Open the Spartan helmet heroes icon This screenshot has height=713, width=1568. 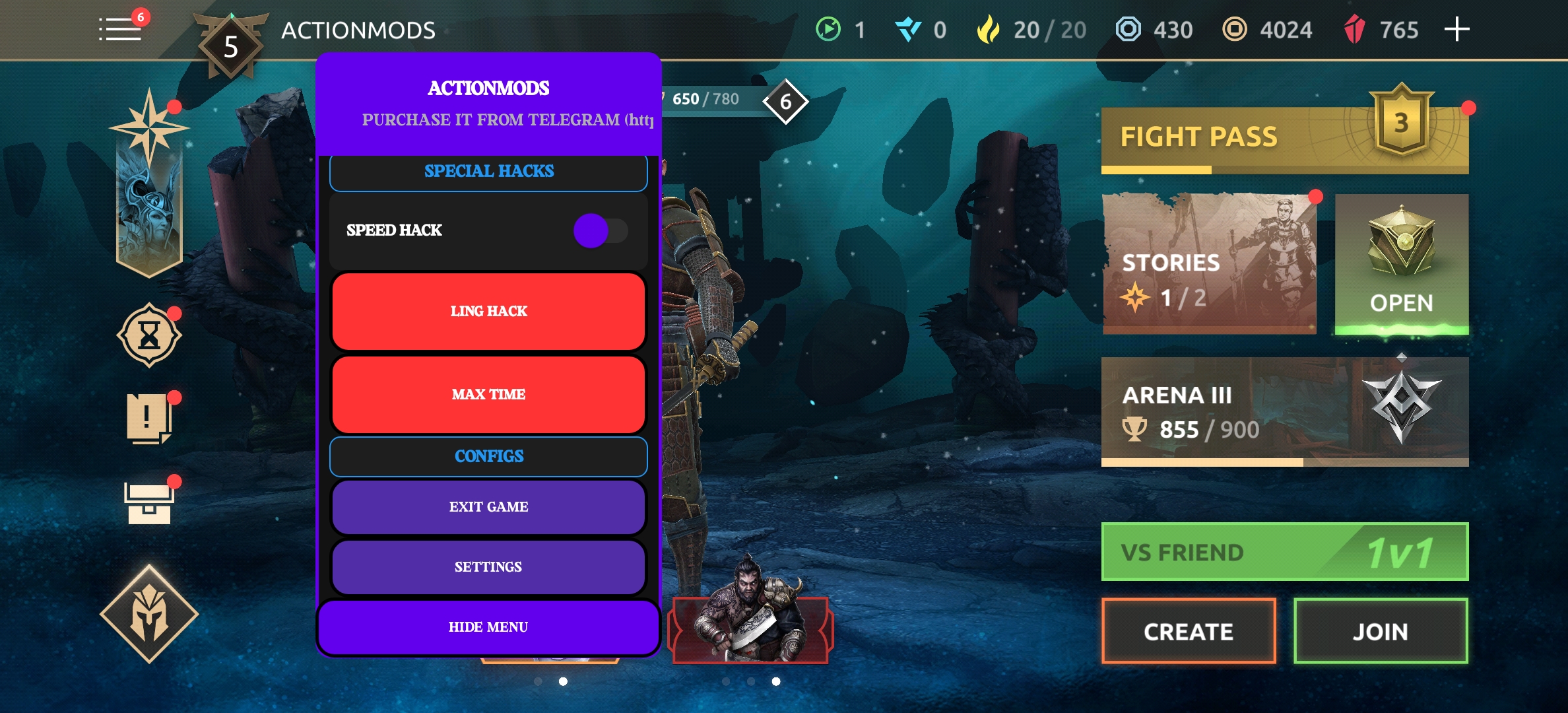(x=149, y=614)
